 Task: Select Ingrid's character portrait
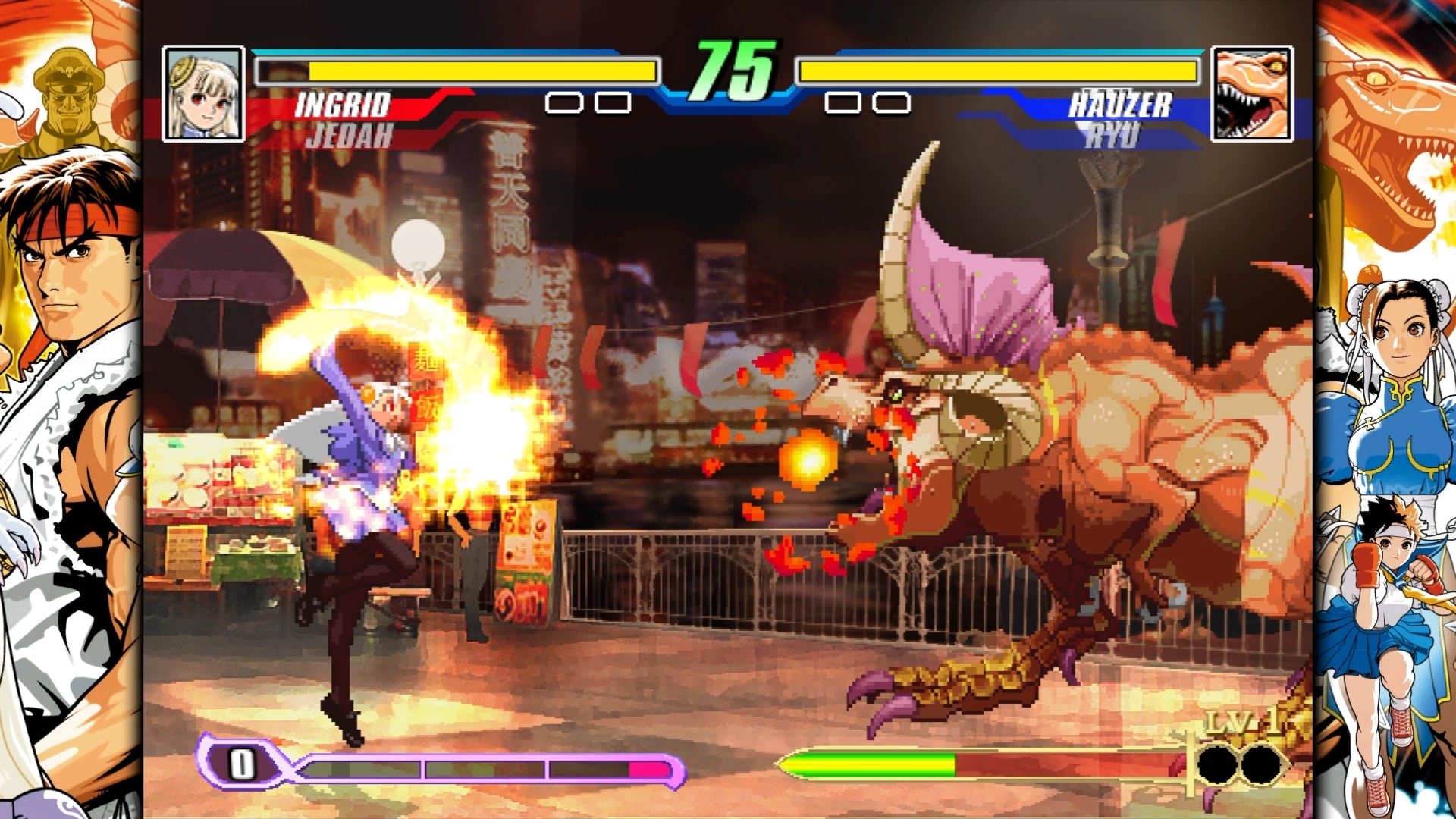pyautogui.click(x=202, y=94)
